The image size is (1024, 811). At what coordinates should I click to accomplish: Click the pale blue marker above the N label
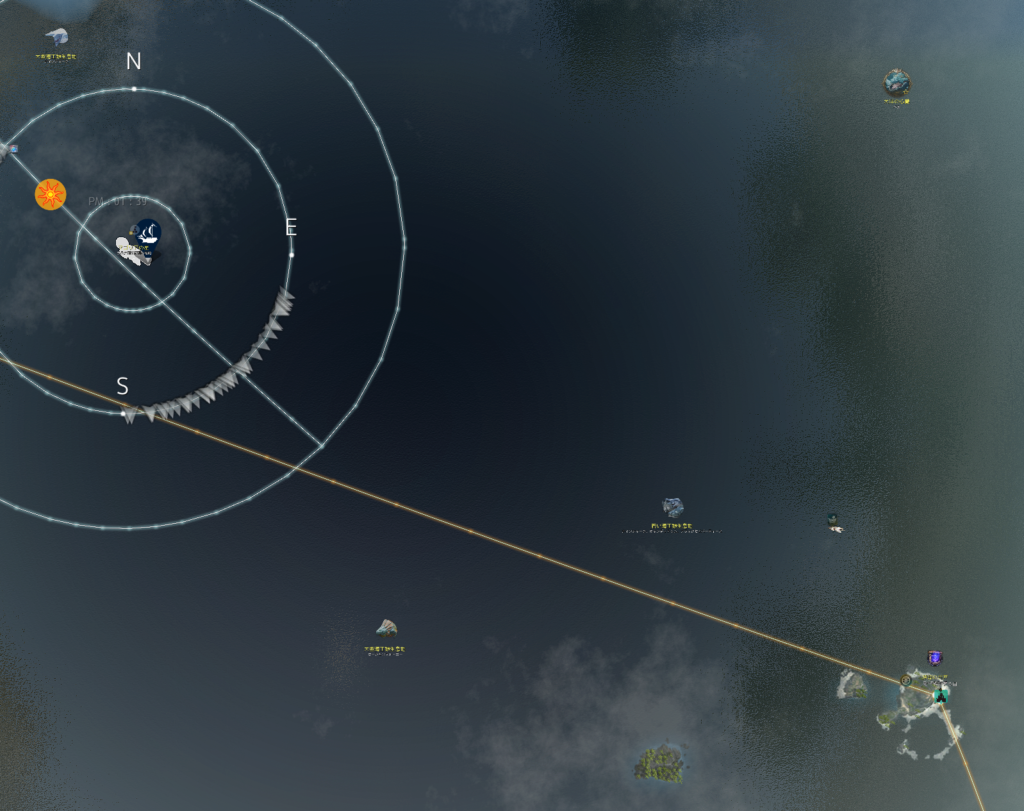coord(57,38)
